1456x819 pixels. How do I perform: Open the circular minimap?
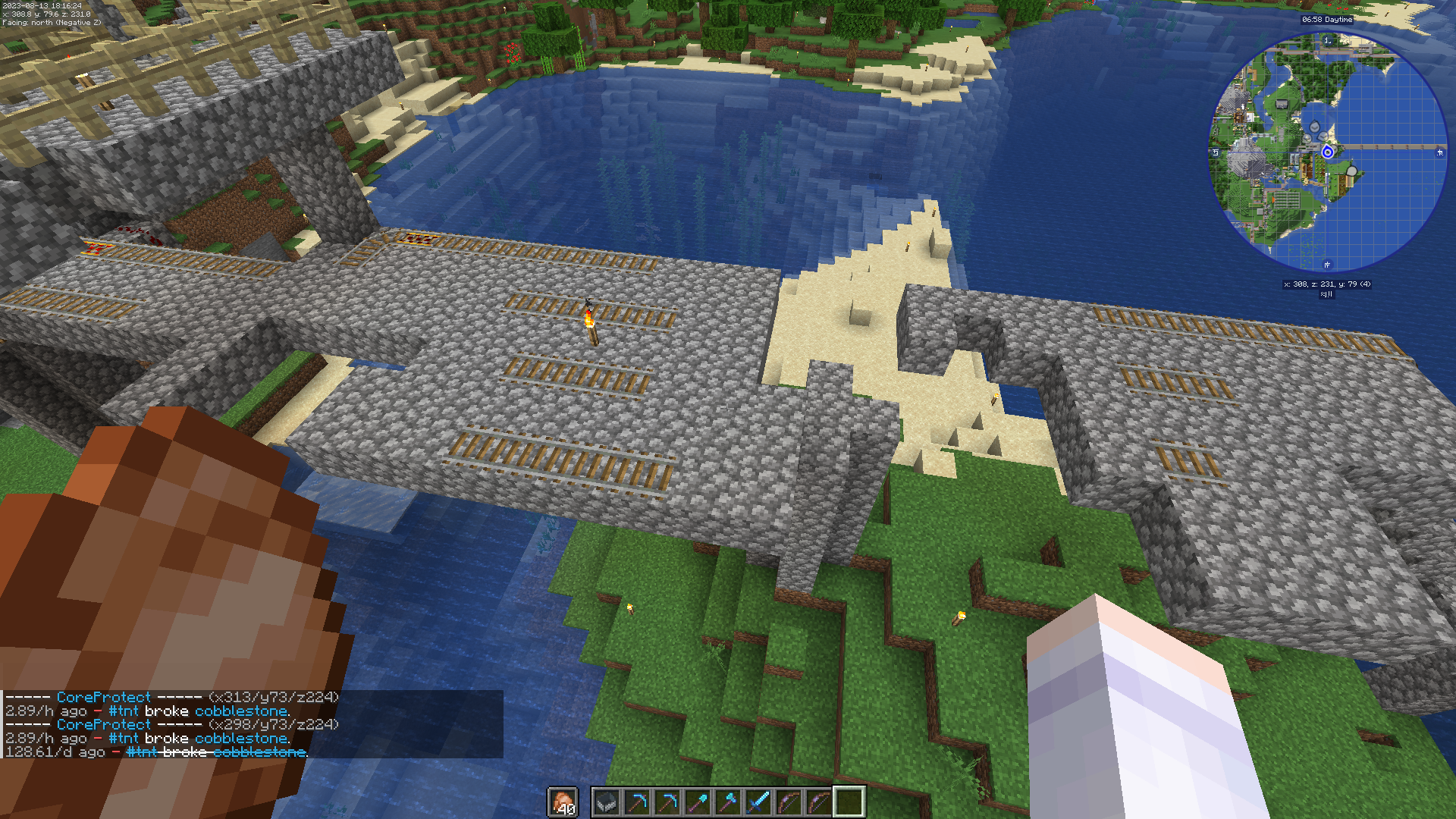point(1327,152)
